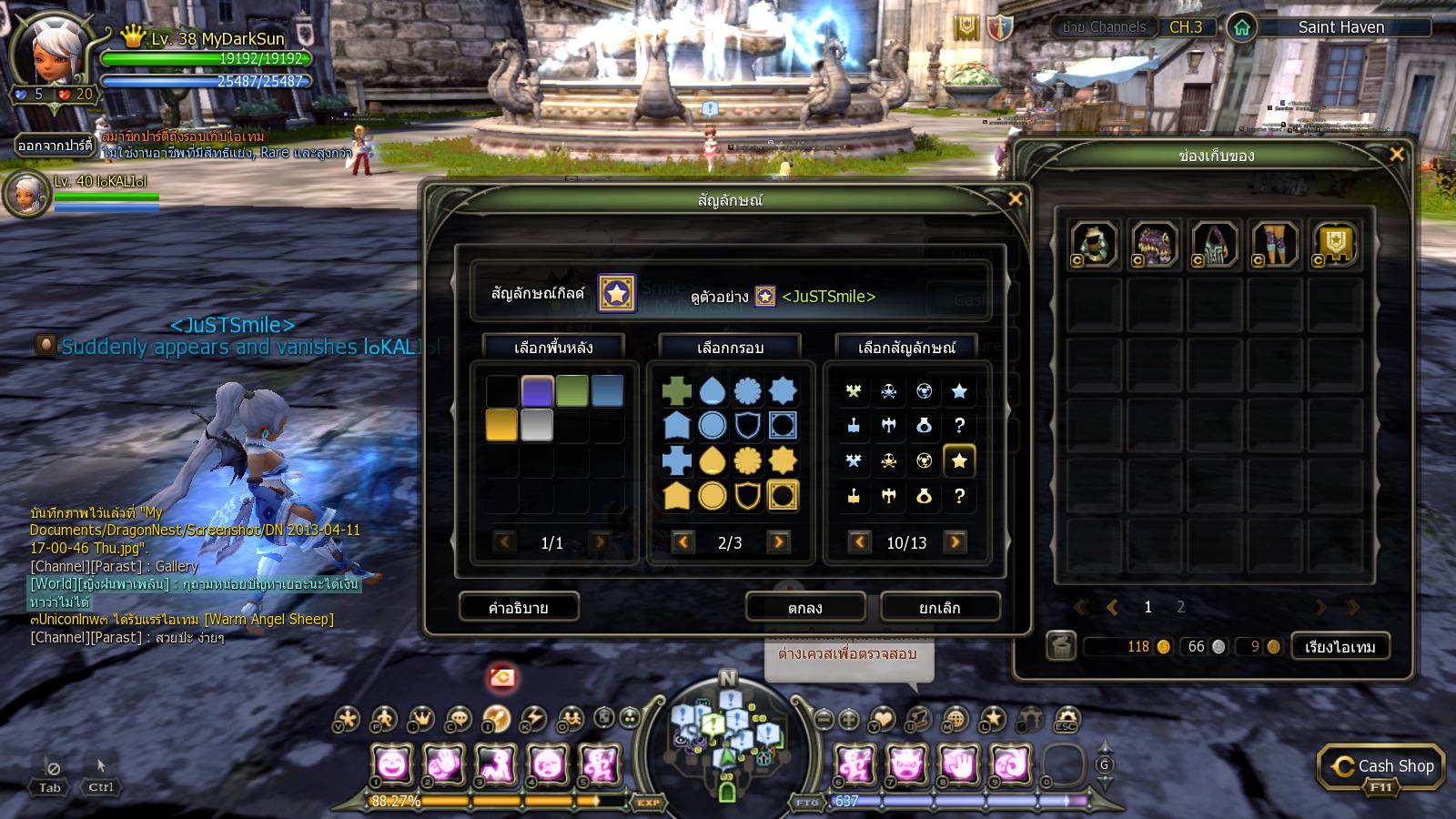Select the purple background color swatch
Screen dimensions: 1456x819
[x=537, y=391]
